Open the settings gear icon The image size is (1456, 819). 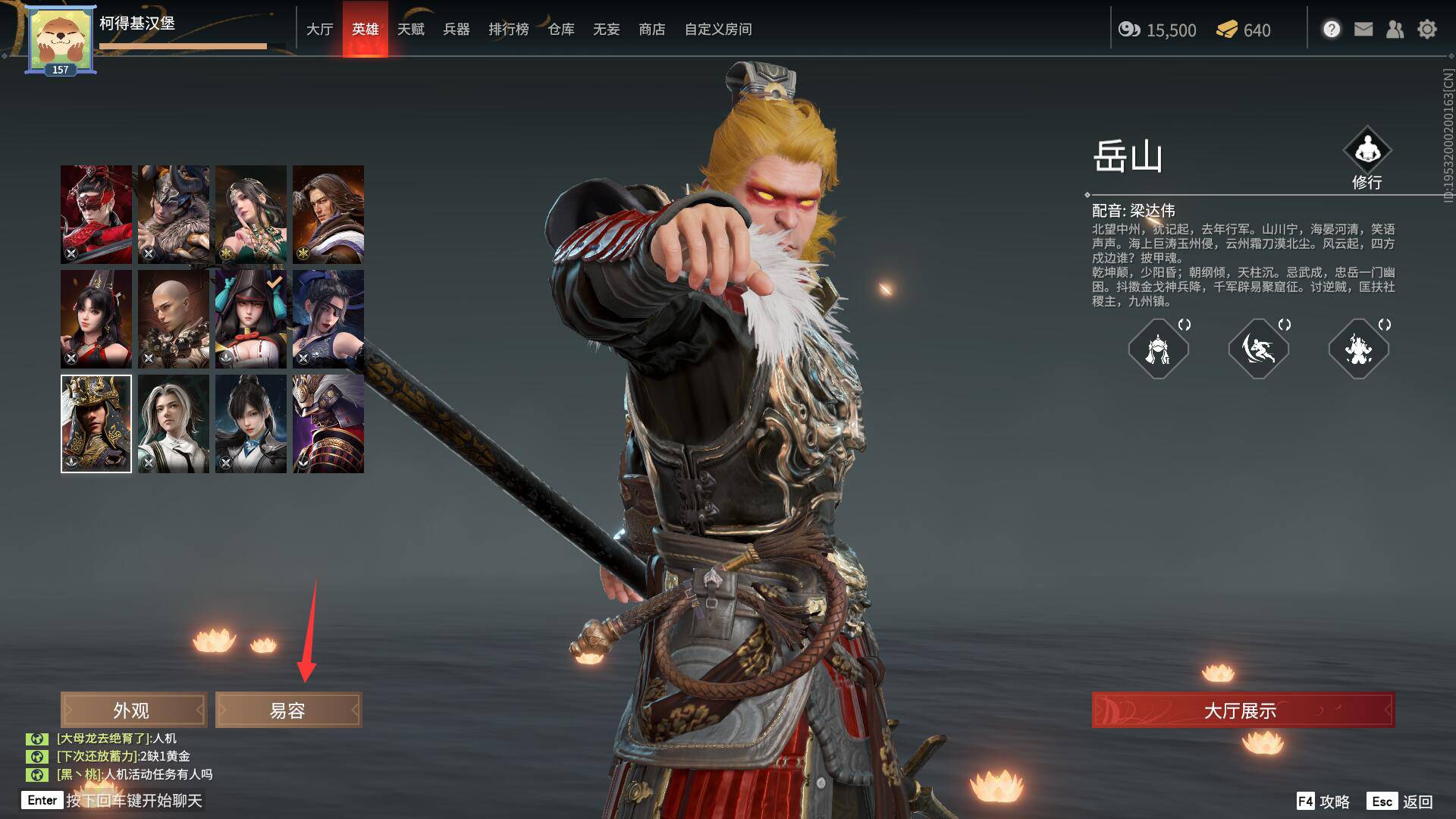point(1426,30)
